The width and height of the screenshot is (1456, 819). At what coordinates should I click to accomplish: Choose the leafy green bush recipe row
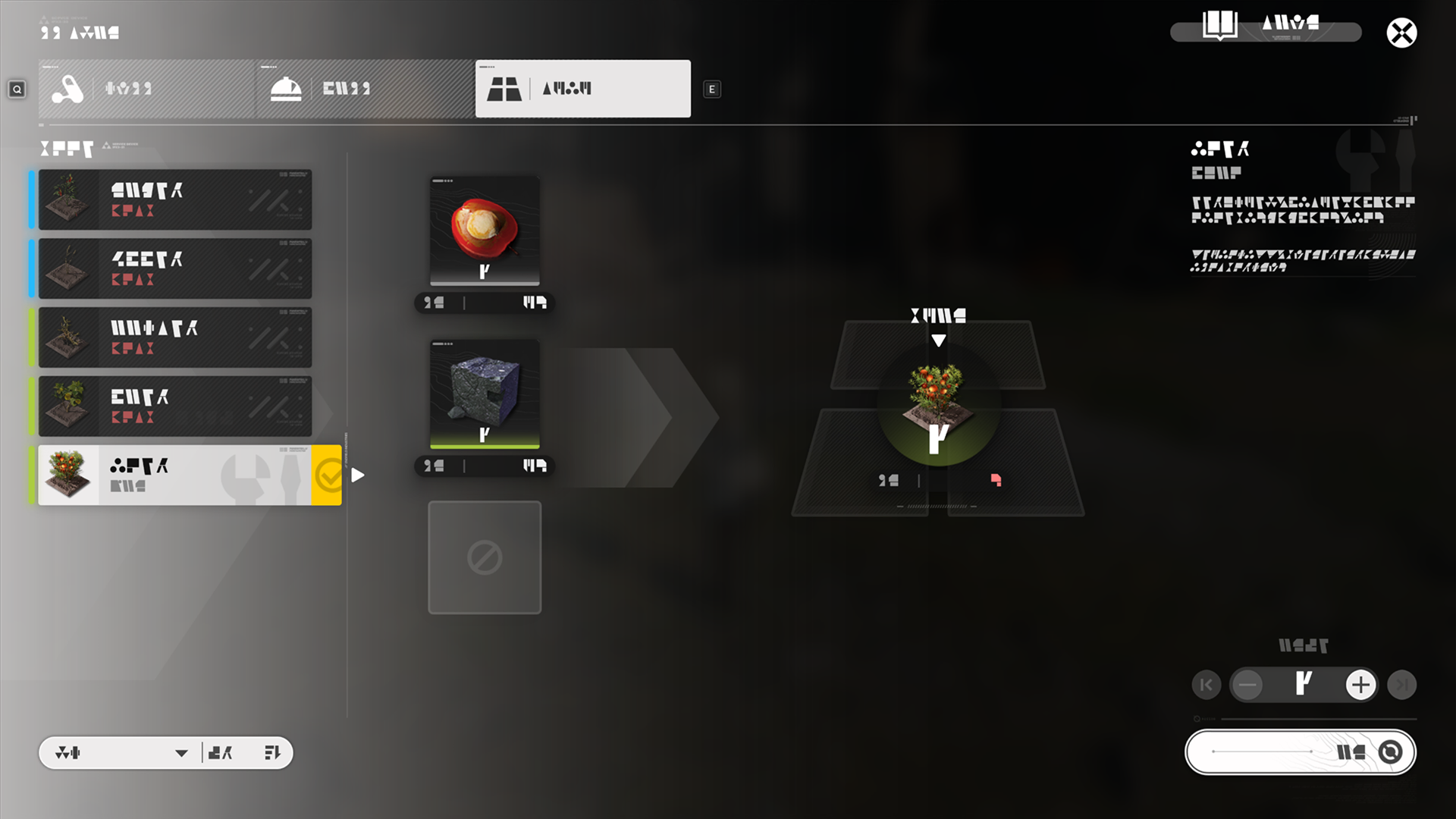coord(174,406)
